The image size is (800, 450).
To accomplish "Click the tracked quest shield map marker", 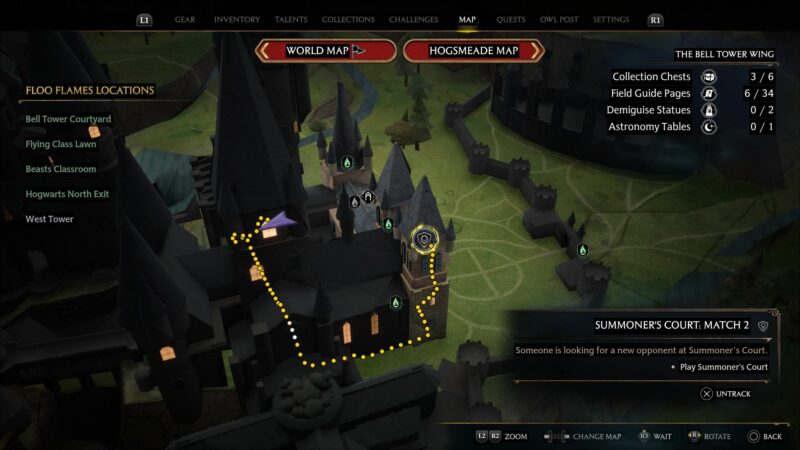I will tap(427, 239).
